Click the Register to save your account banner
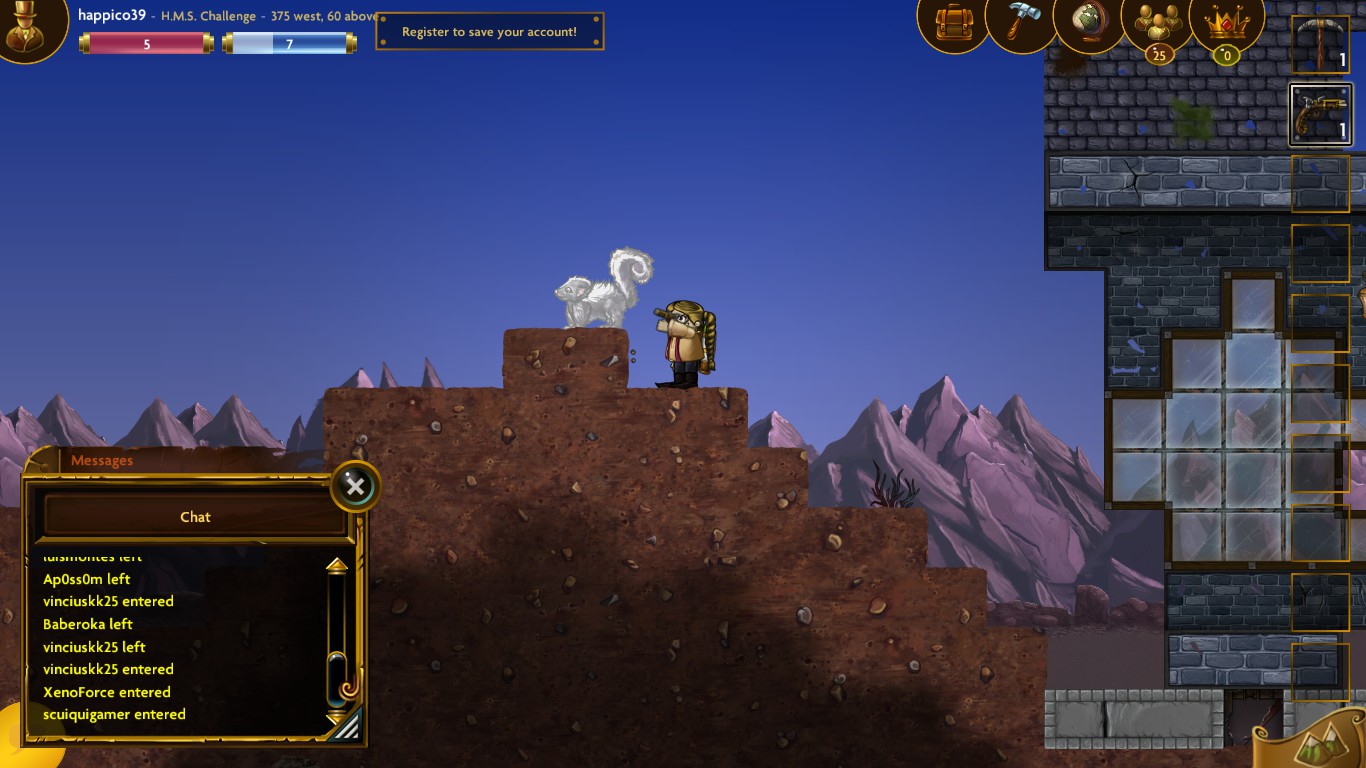This screenshot has height=768, width=1366. coord(489,30)
